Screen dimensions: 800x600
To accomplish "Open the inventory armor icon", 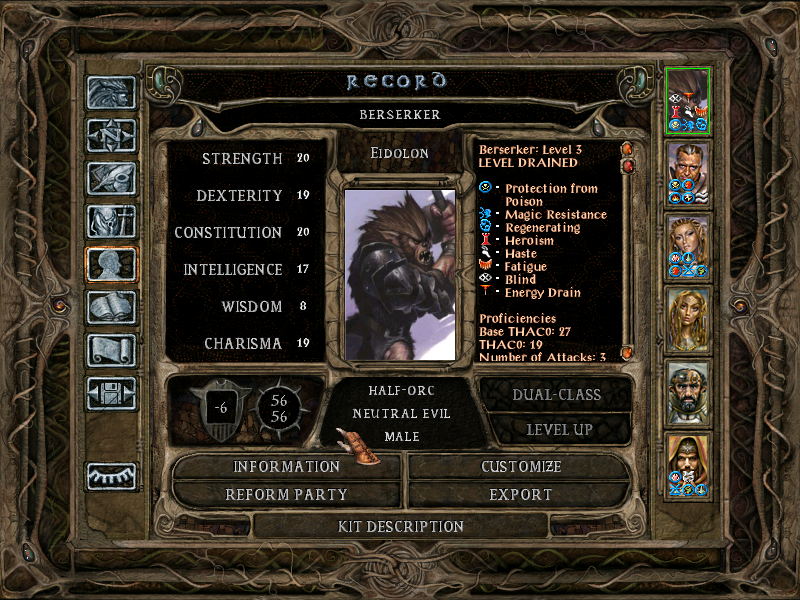I will point(111,221).
